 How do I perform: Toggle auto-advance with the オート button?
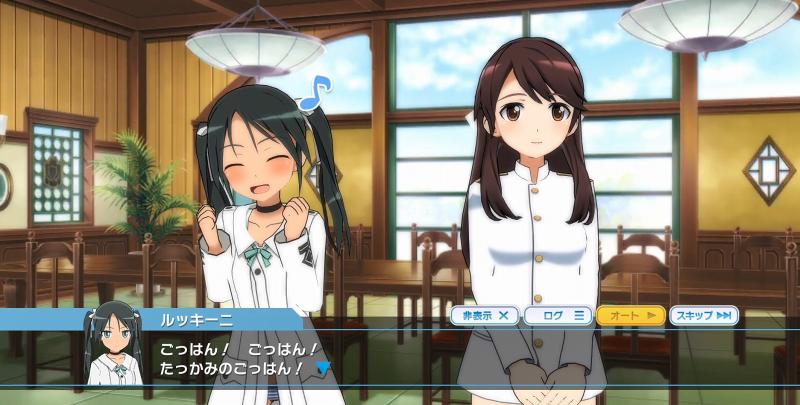630,316
